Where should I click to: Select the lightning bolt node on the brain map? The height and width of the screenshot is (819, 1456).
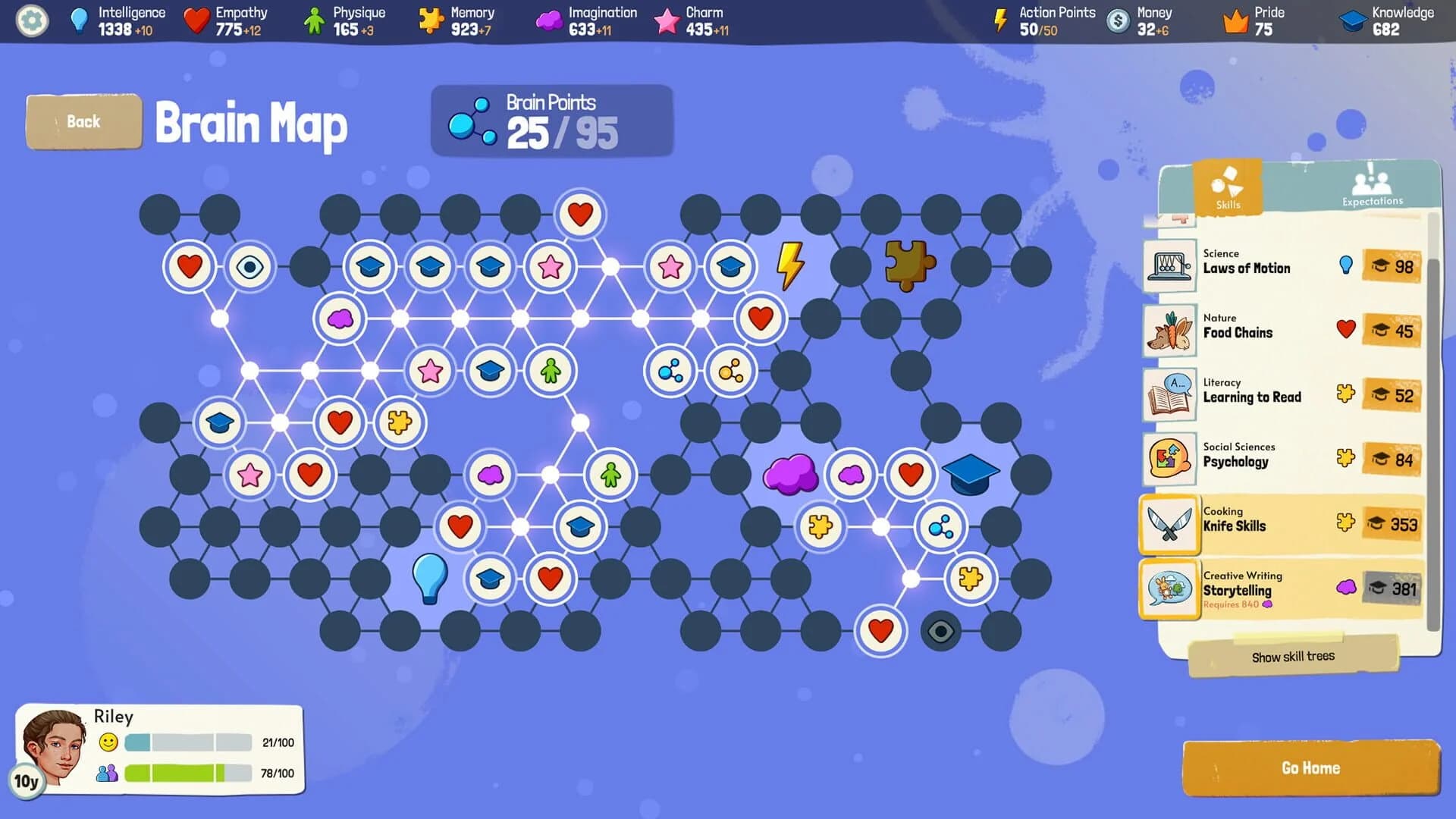[x=790, y=266]
